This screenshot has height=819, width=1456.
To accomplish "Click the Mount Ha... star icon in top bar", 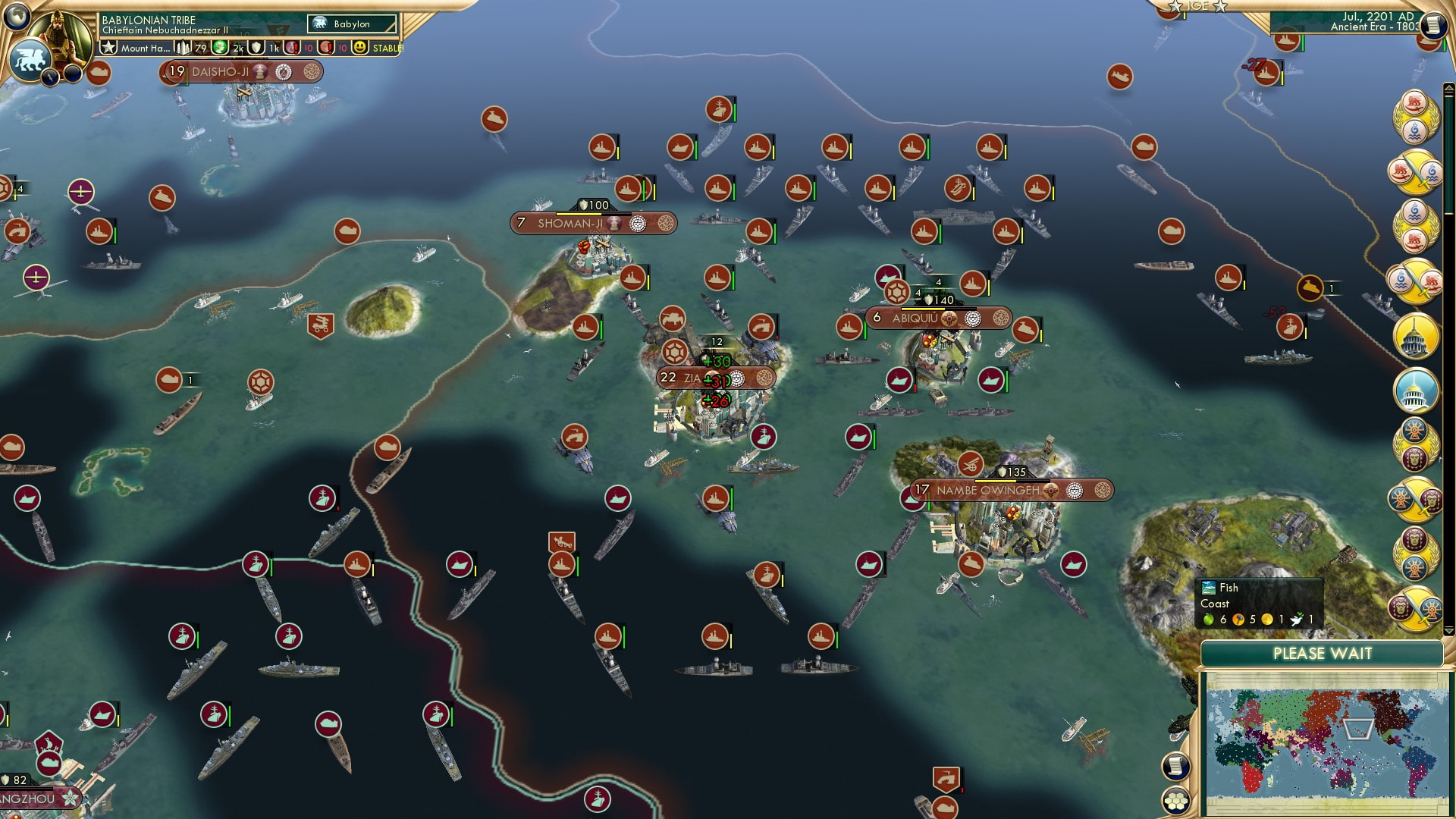I will (108, 48).
